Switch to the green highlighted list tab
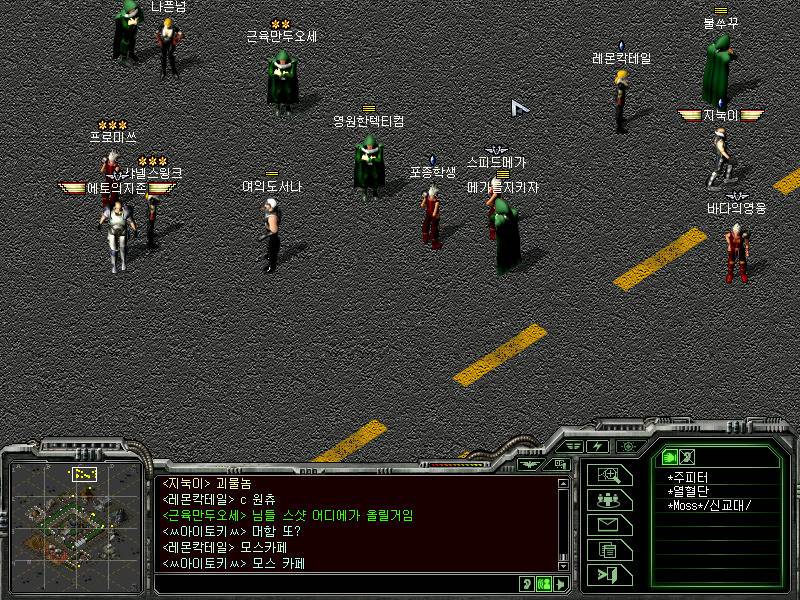The height and width of the screenshot is (600, 800). tap(670, 457)
